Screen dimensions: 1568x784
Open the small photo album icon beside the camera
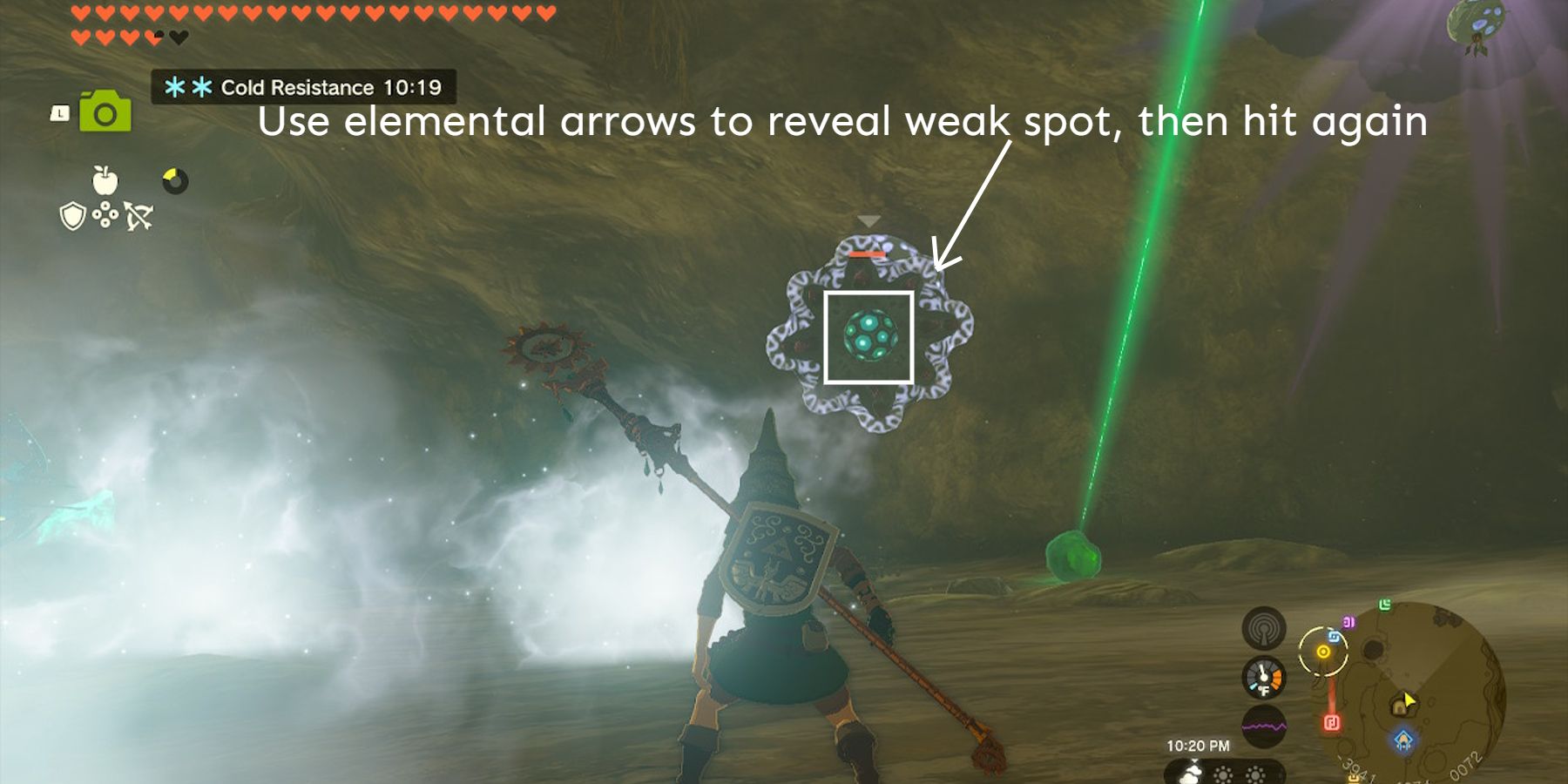[x=59, y=114]
